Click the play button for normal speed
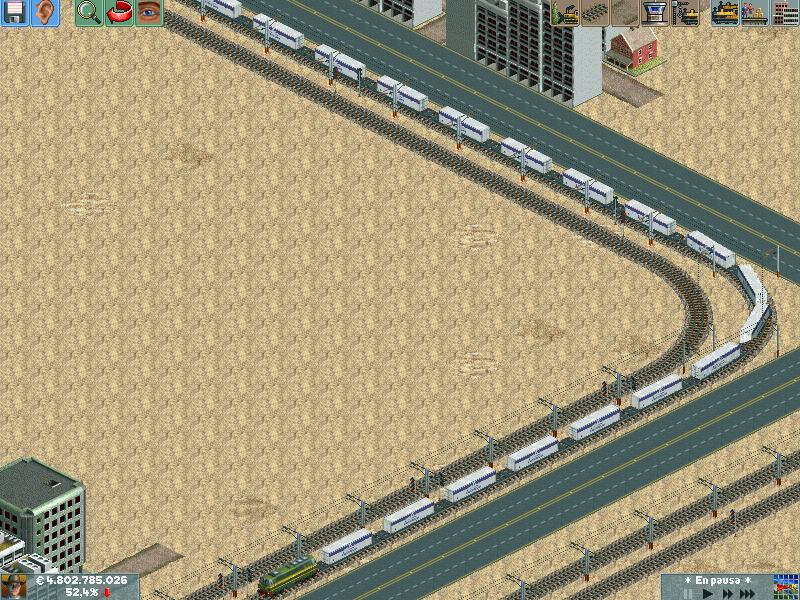The image size is (800, 600). tap(708, 593)
